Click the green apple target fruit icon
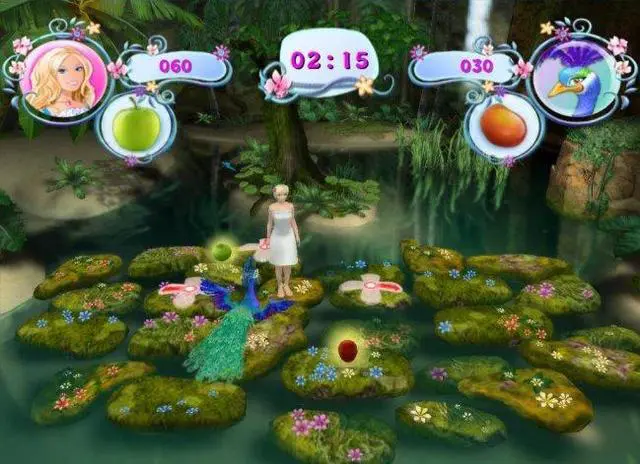640x464 pixels. point(137,128)
